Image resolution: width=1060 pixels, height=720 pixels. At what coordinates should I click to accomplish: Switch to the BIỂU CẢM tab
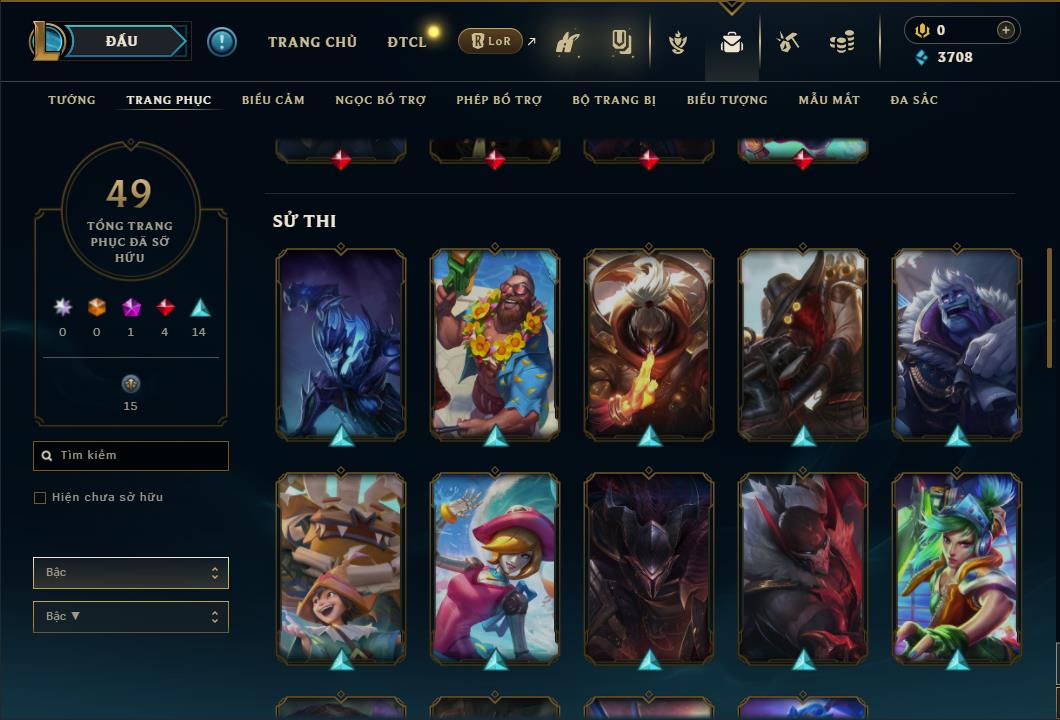(x=273, y=100)
